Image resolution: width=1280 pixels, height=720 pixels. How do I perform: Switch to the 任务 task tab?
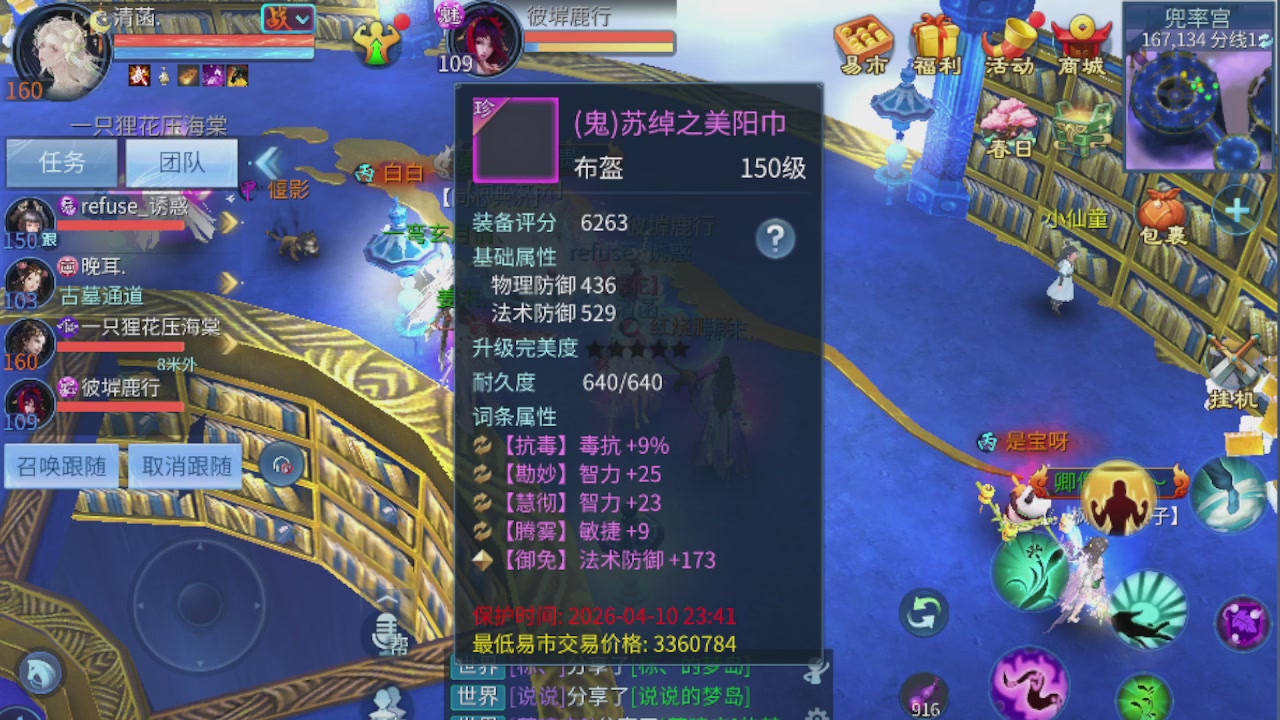pos(61,163)
